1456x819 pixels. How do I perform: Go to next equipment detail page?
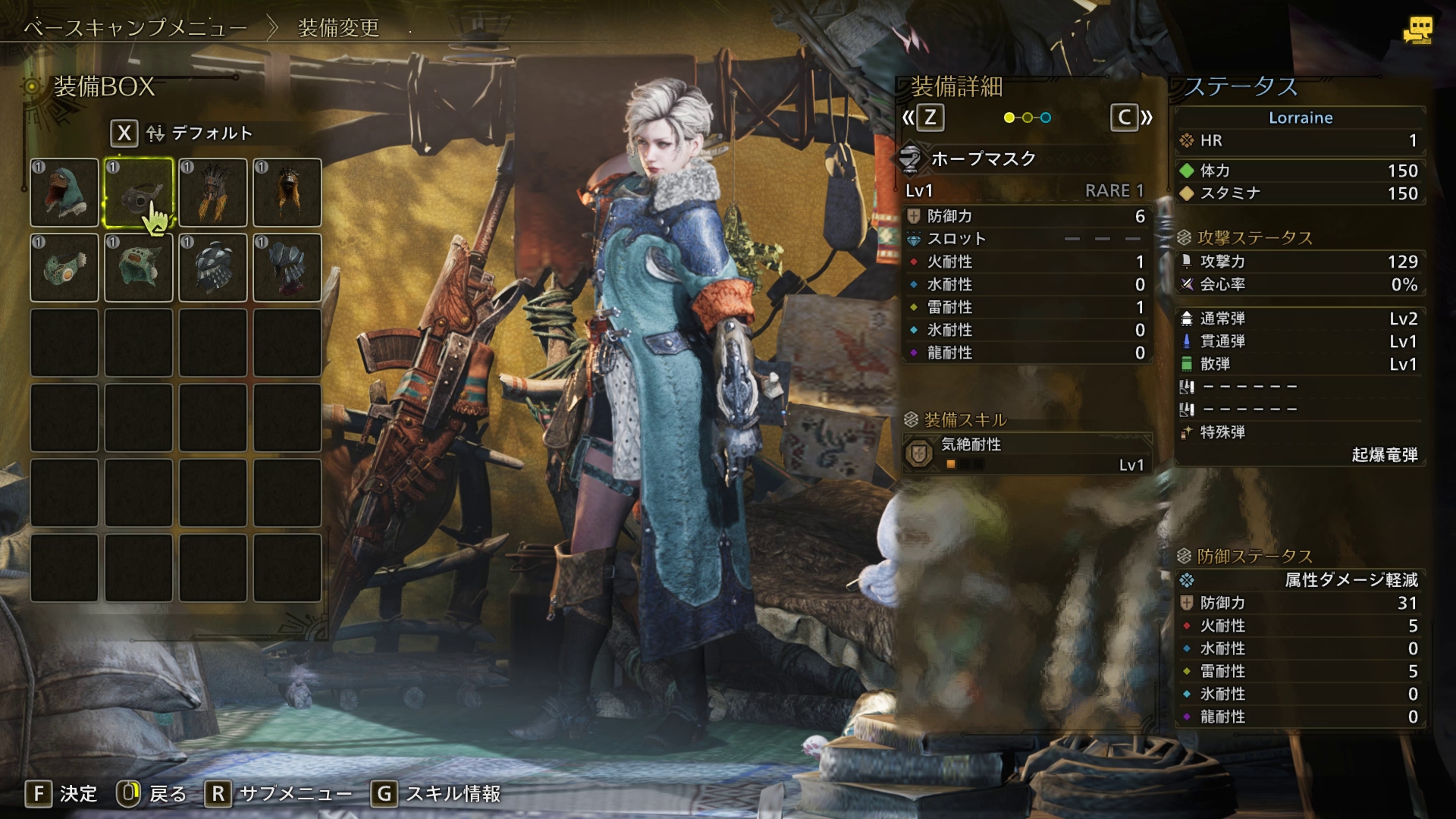point(1131,118)
